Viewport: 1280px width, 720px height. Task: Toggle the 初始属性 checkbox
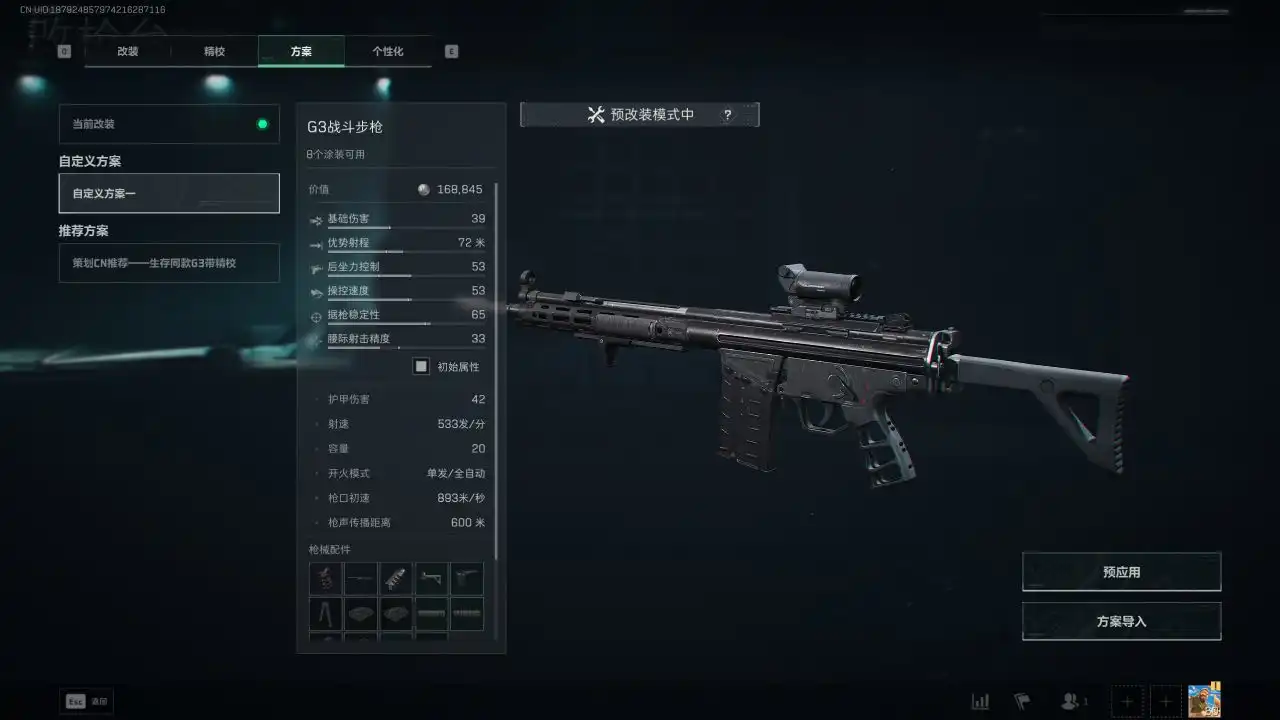[421, 366]
